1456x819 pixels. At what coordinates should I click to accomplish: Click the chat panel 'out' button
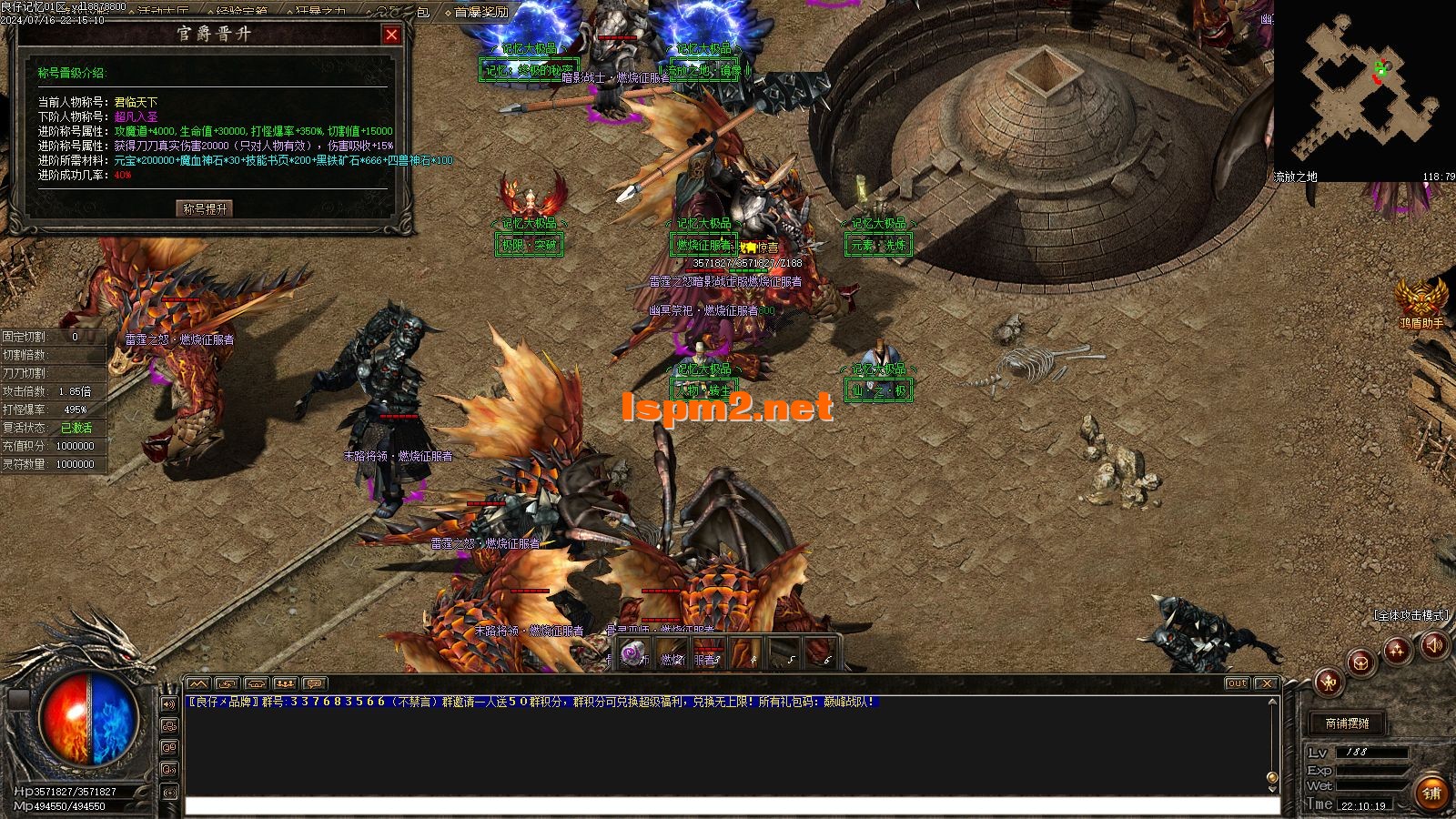[x=1237, y=683]
